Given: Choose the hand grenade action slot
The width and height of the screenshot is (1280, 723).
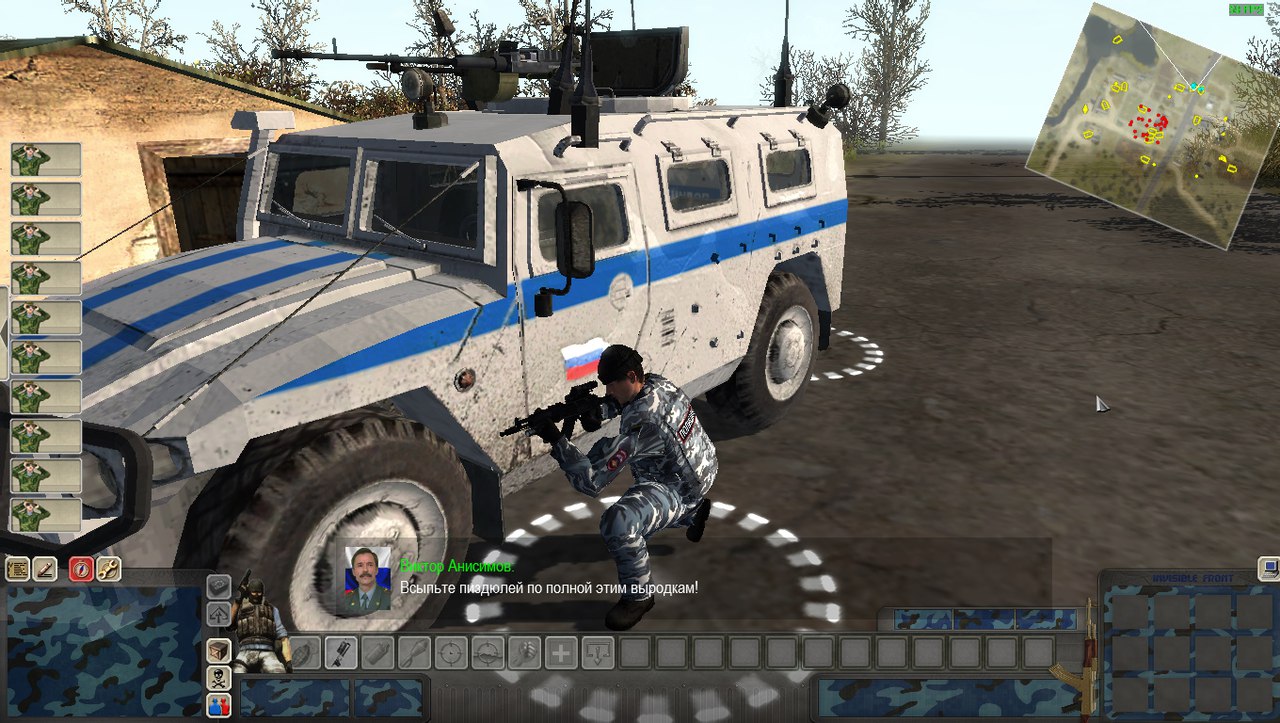Looking at the screenshot, I should (306, 653).
